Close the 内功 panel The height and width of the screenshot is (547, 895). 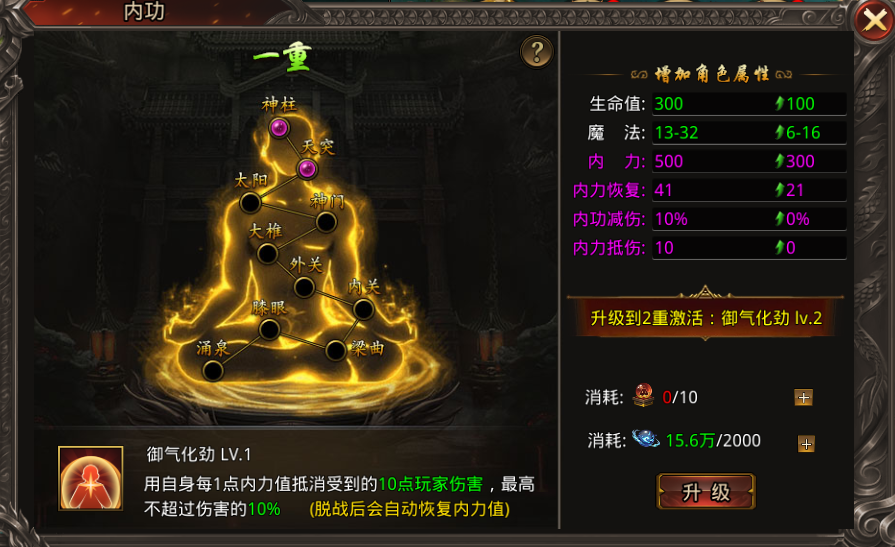click(868, 17)
